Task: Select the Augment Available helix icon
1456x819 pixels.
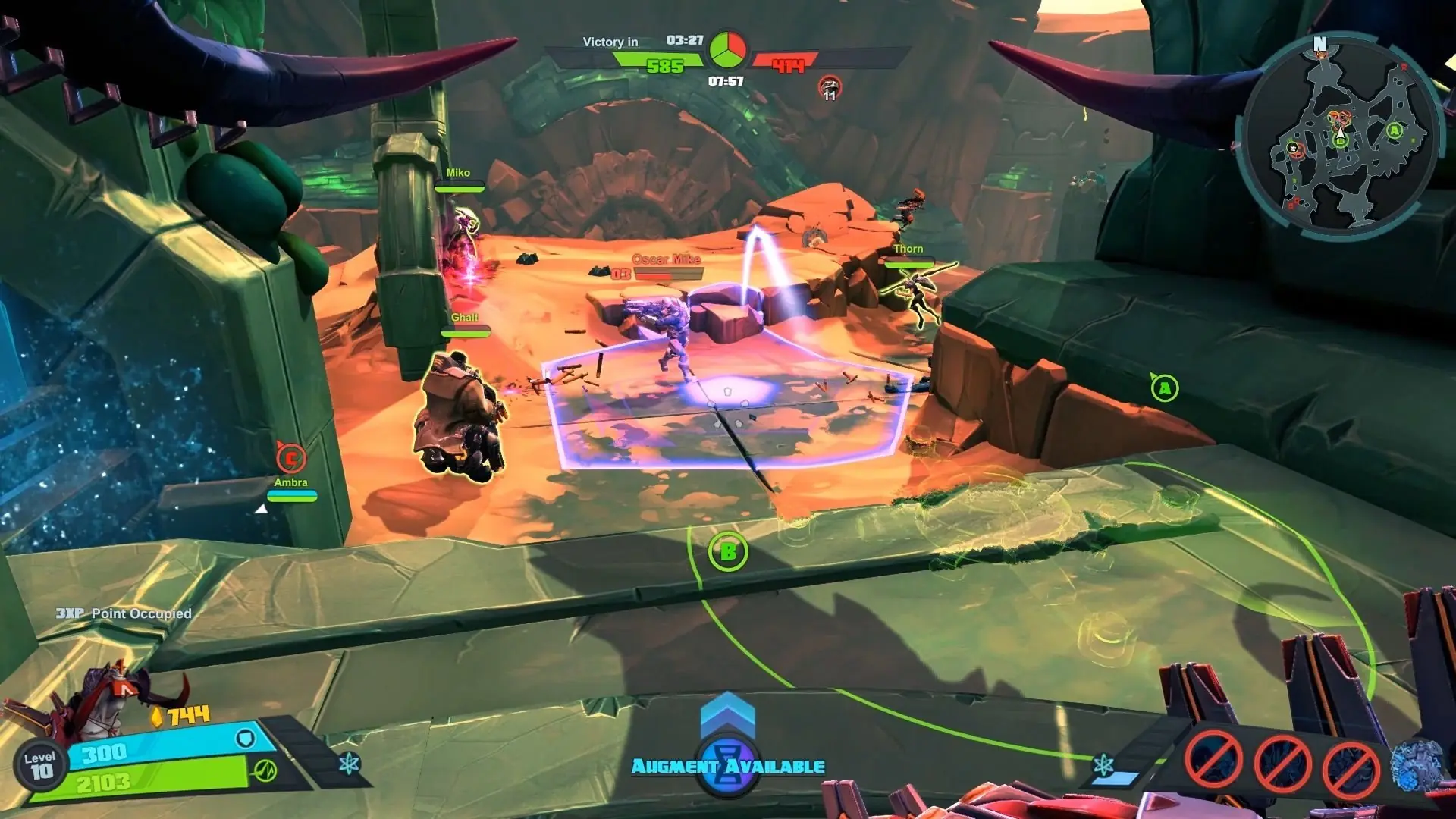Action: (727, 764)
